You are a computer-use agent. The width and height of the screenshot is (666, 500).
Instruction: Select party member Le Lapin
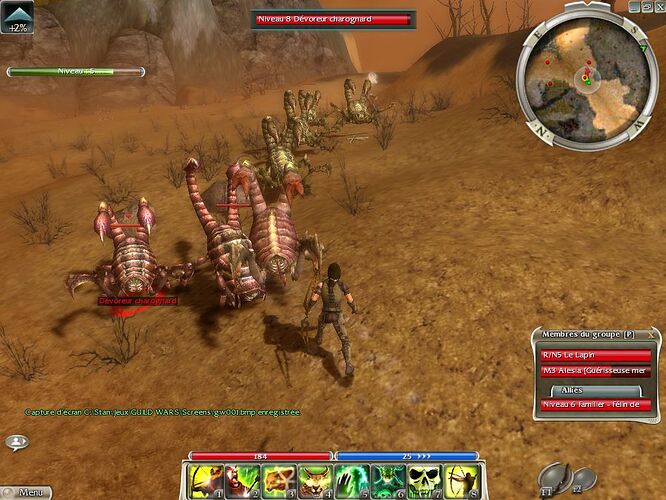(596, 354)
